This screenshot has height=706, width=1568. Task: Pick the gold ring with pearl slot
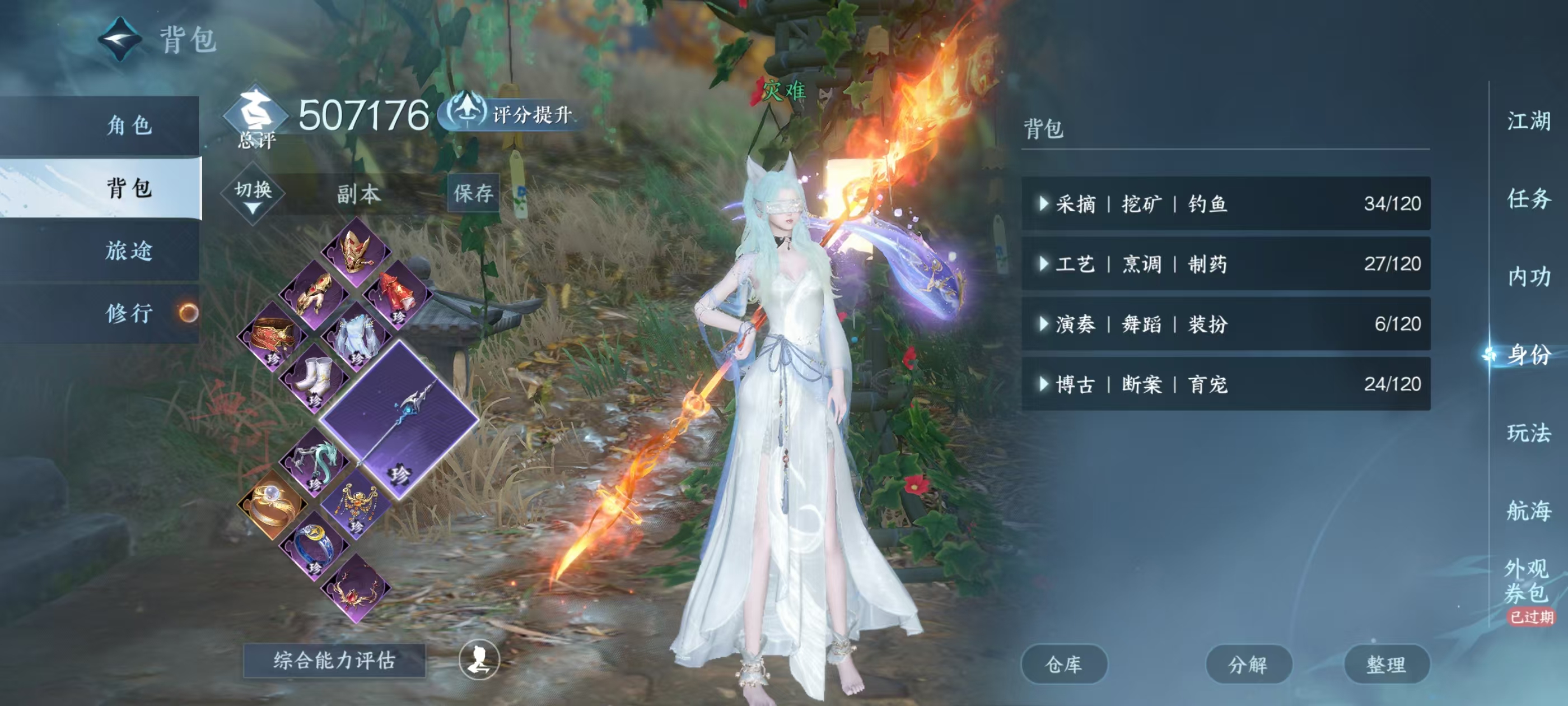click(x=272, y=504)
